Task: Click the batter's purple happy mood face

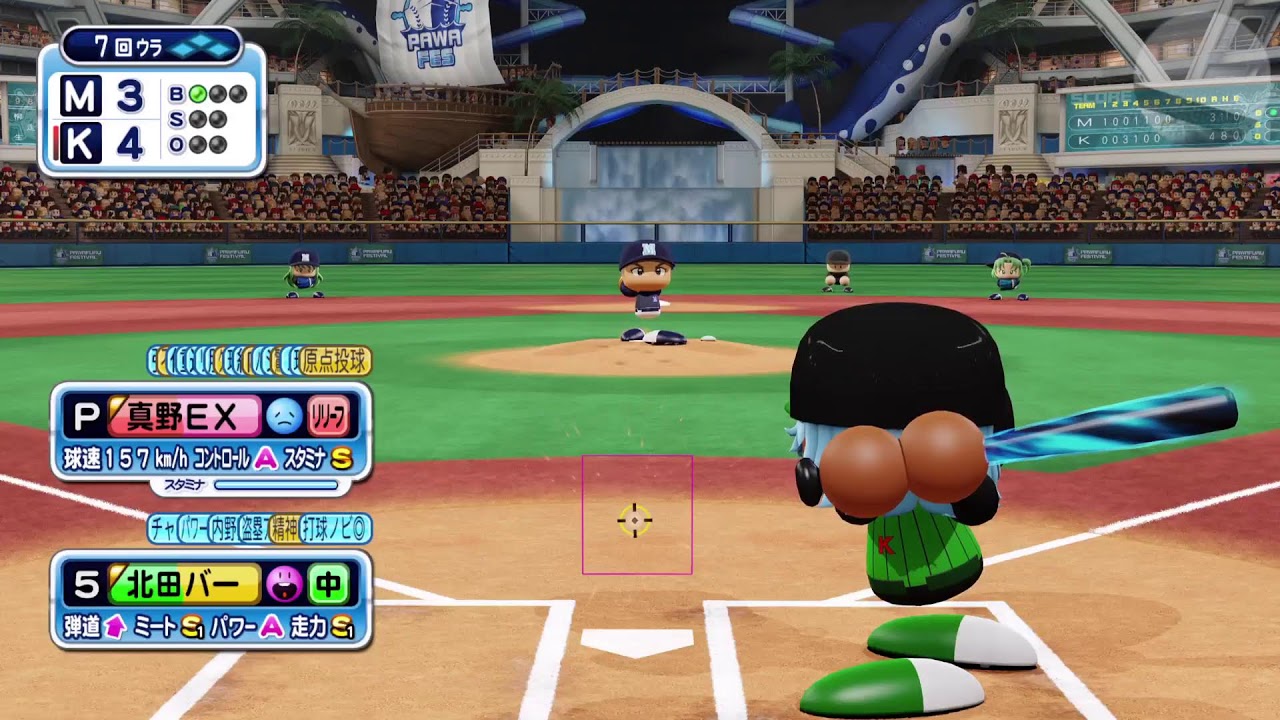Action: pos(284,584)
